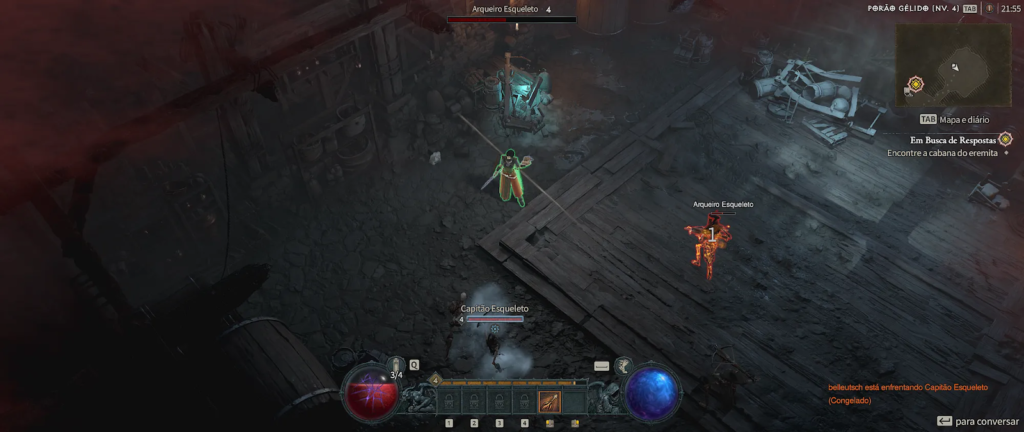This screenshot has height=432, width=1024.
Task: Select the quest marker on the minimap
Action: pyautogui.click(x=914, y=84)
